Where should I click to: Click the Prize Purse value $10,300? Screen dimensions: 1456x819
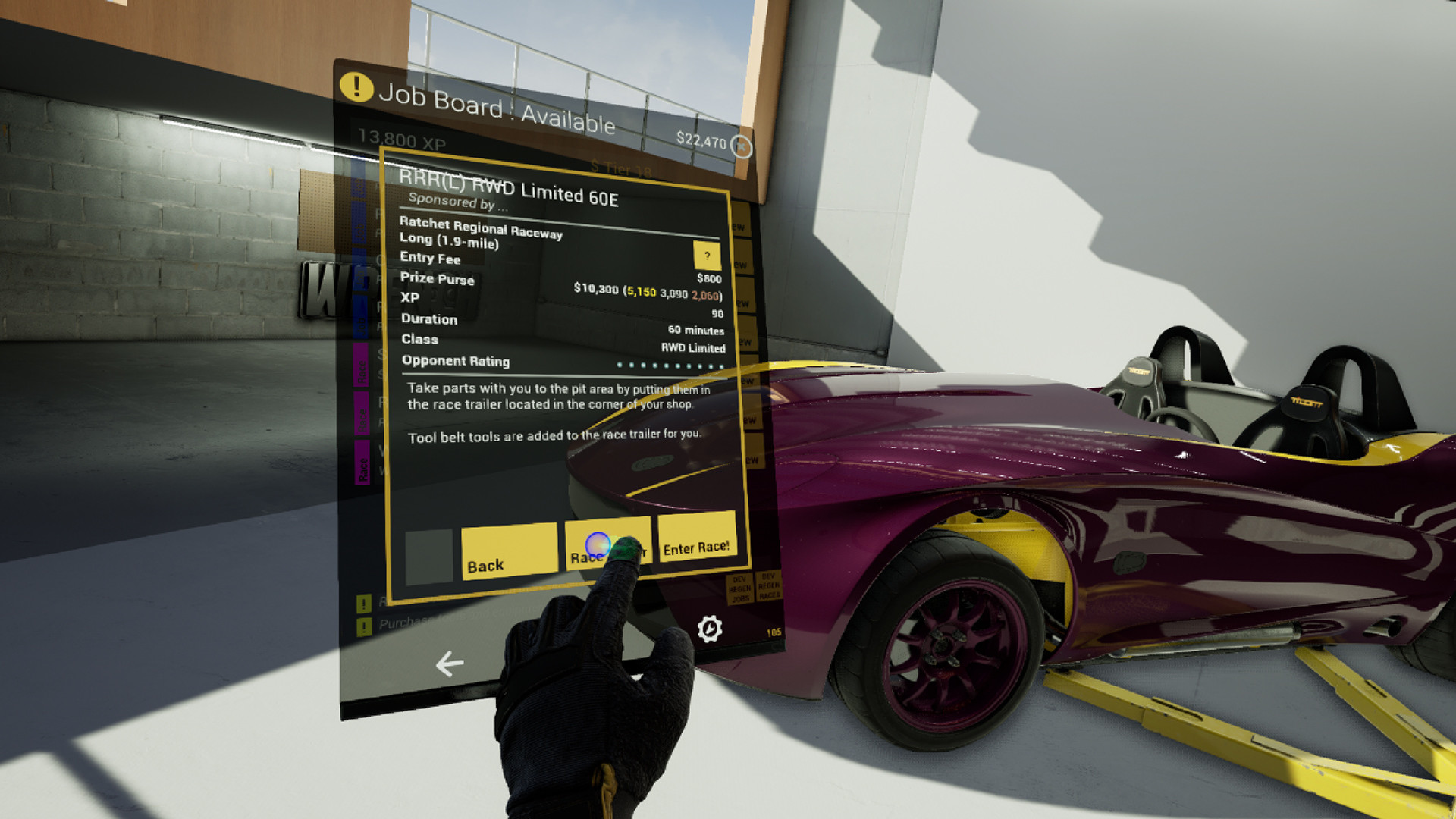pyautogui.click(x=594, y=290)
